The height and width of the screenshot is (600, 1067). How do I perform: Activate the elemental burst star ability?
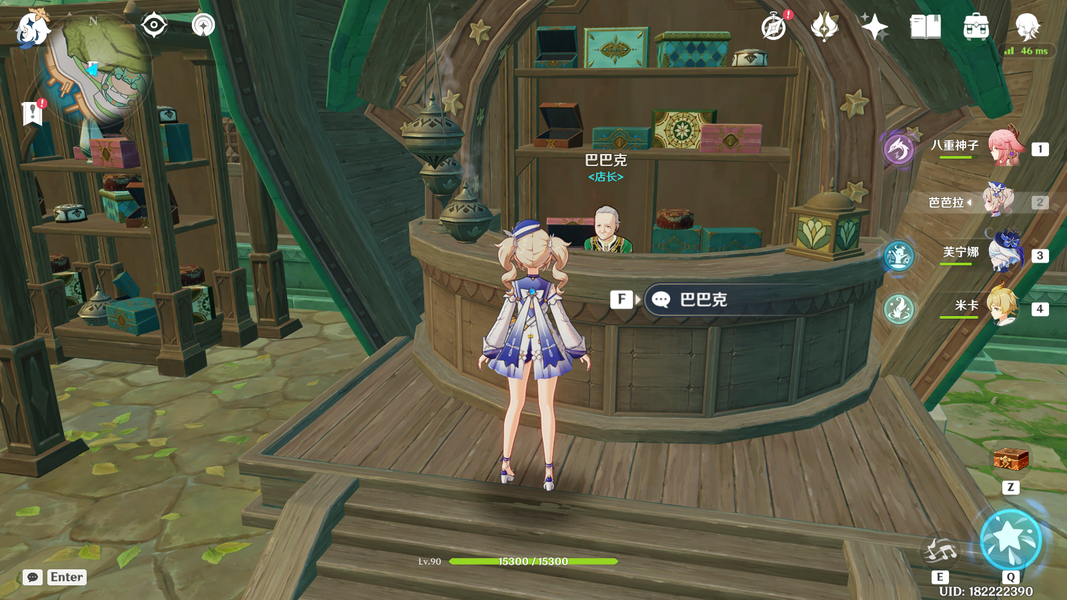click(x=1011, y=540)
